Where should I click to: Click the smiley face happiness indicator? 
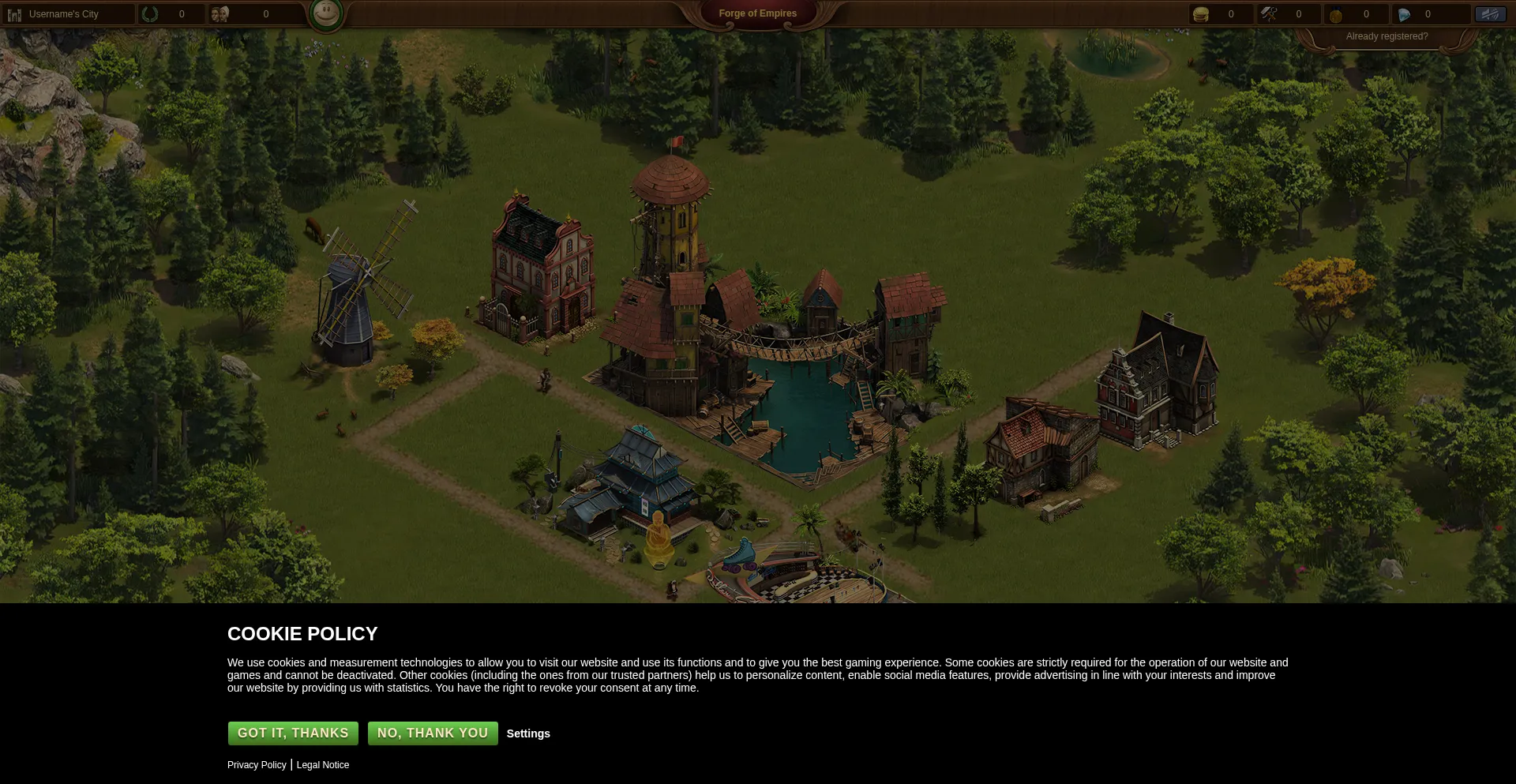[326, 13]
